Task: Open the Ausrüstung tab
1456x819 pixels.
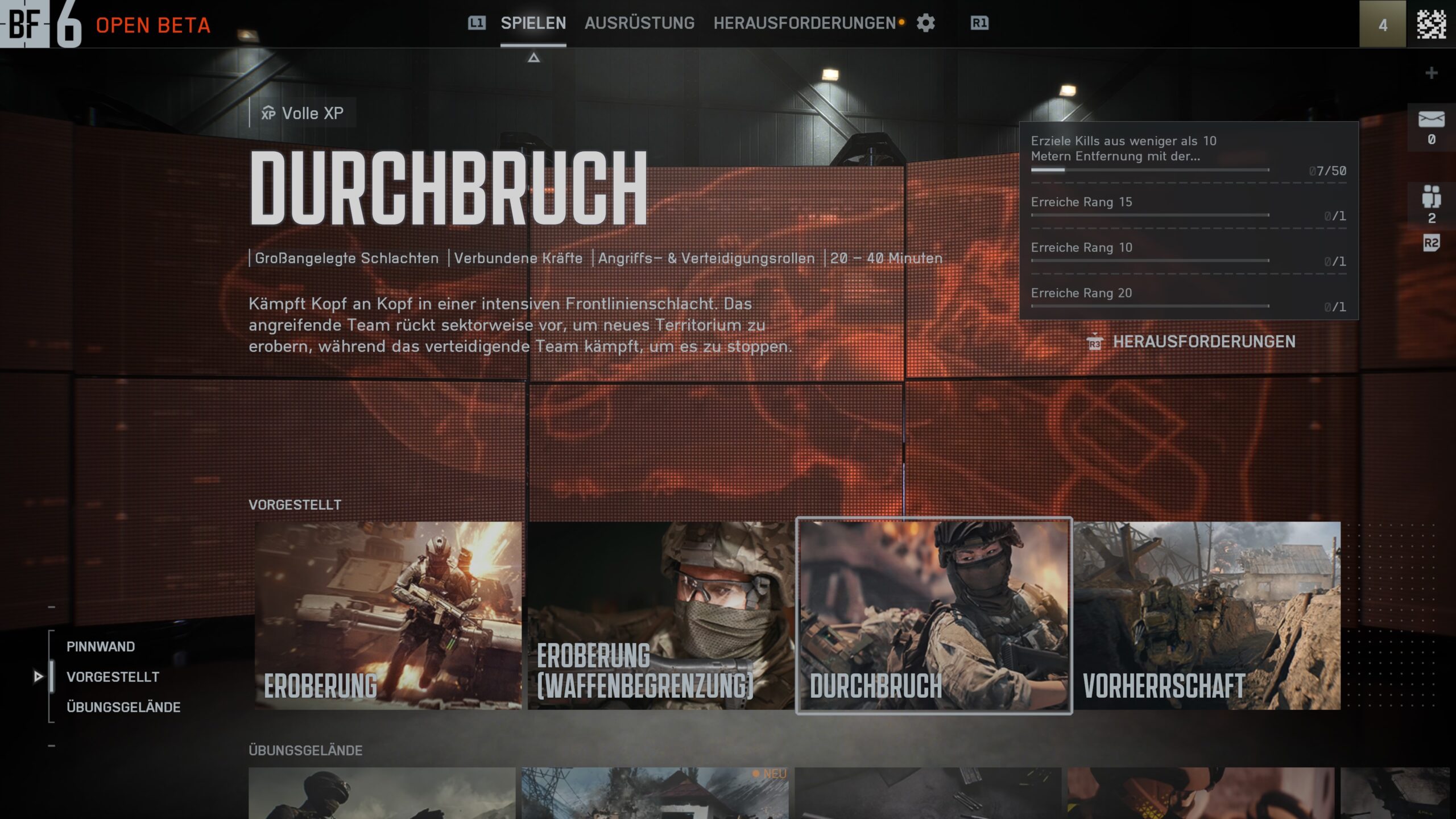Action: 639,23
